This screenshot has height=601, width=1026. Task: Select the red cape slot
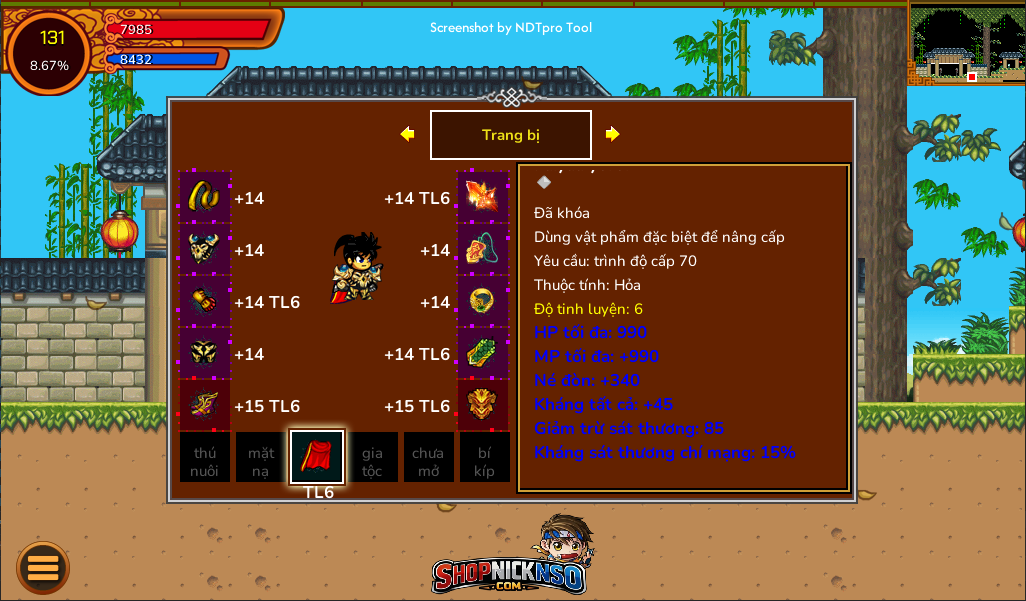click(317, 457)
